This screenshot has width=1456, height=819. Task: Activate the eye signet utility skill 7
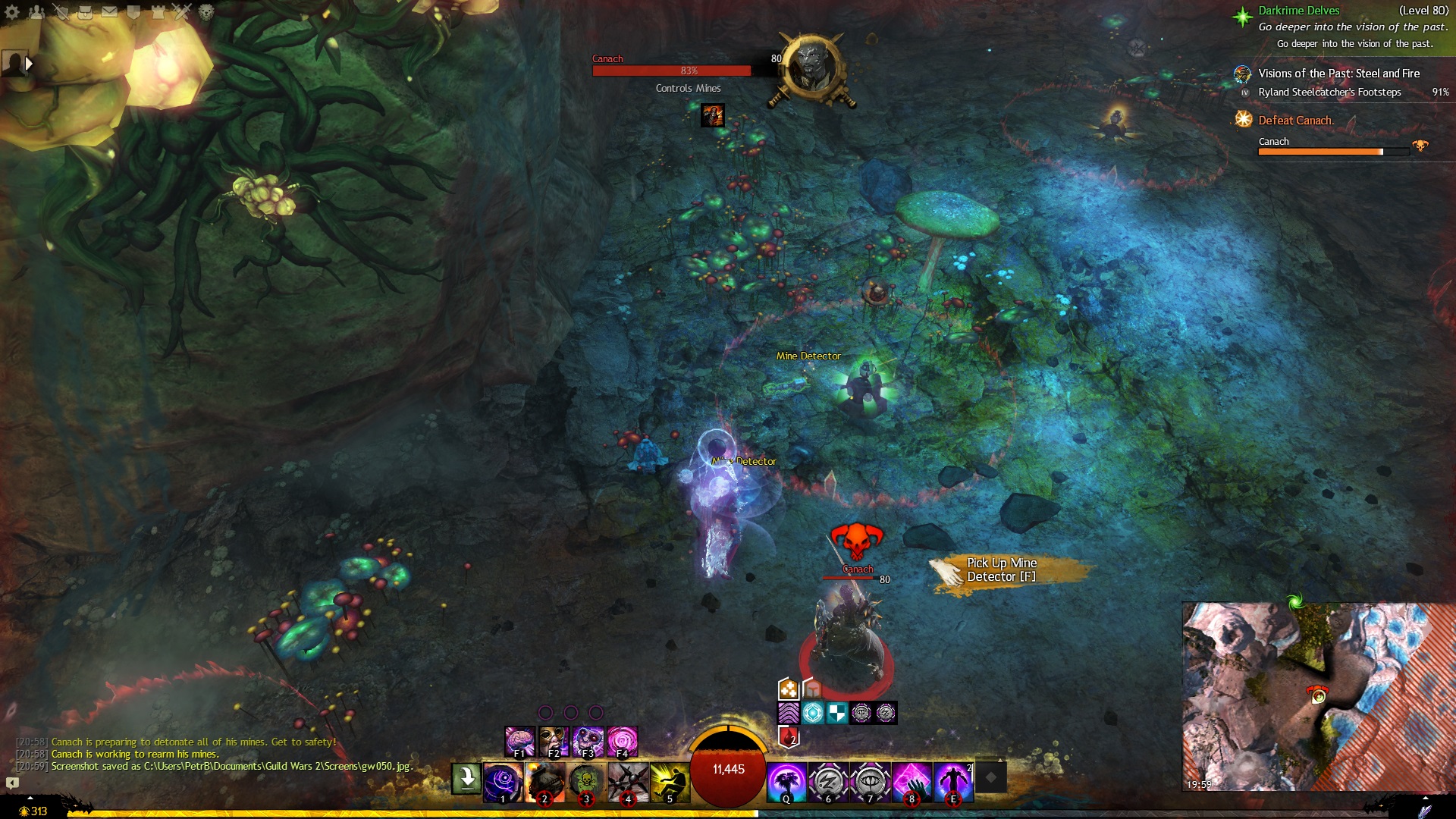[870, 783]
